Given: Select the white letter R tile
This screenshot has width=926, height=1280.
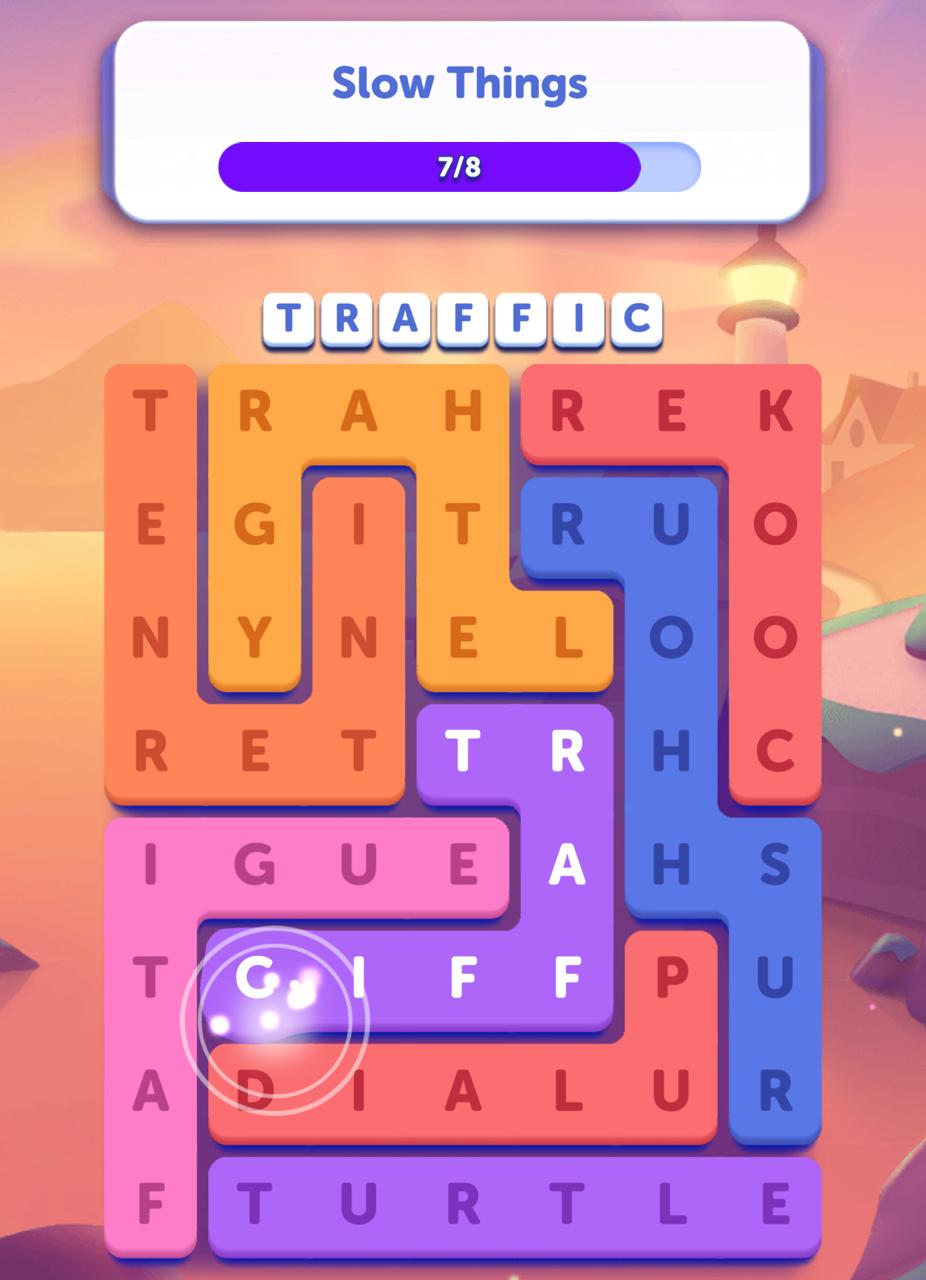Looking at the screenshot, I should (x=567, y=752).
